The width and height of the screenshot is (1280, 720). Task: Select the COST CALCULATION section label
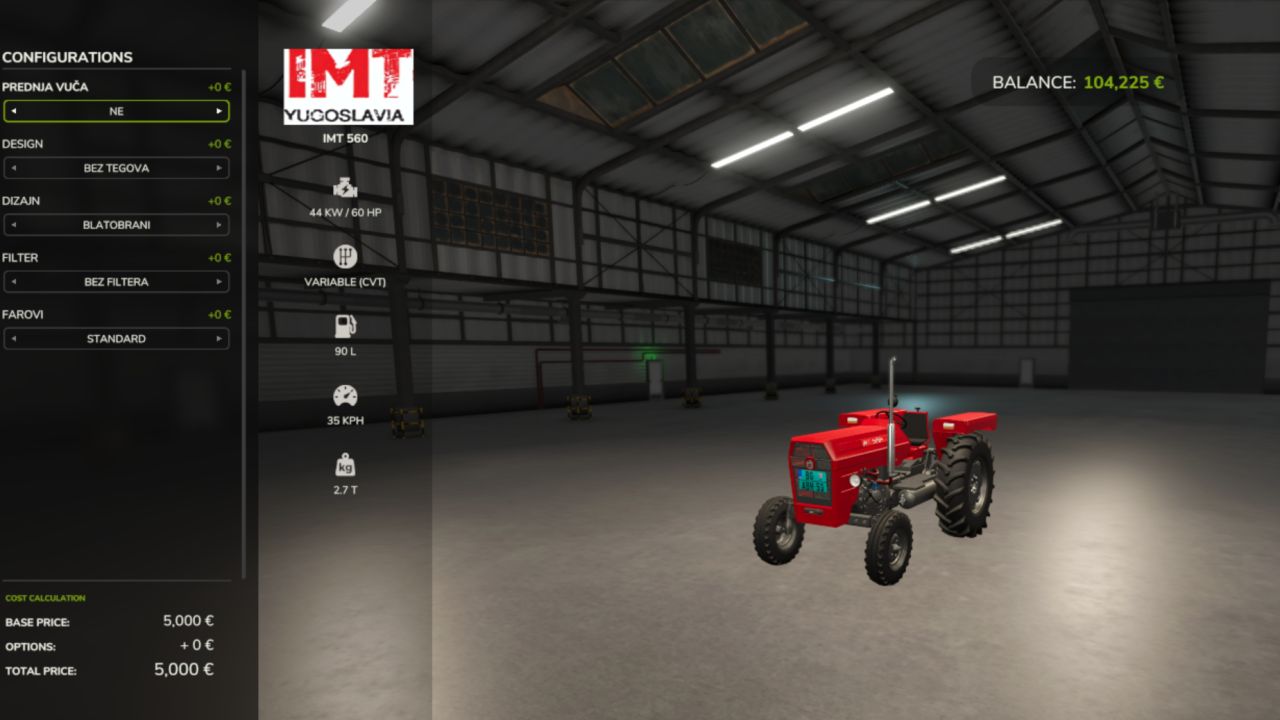[43, 597]
